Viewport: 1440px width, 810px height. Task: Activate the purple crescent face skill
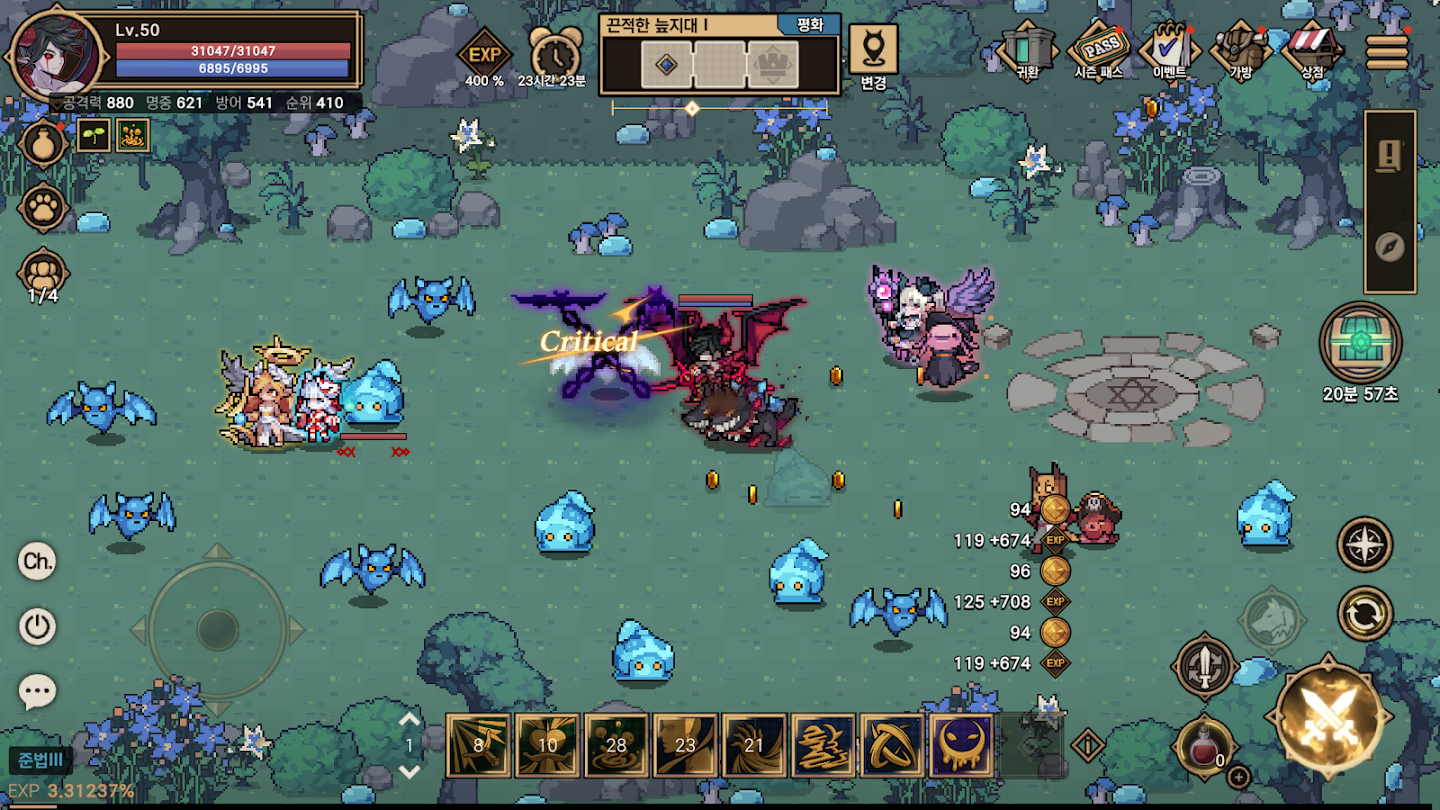(961, 745)
